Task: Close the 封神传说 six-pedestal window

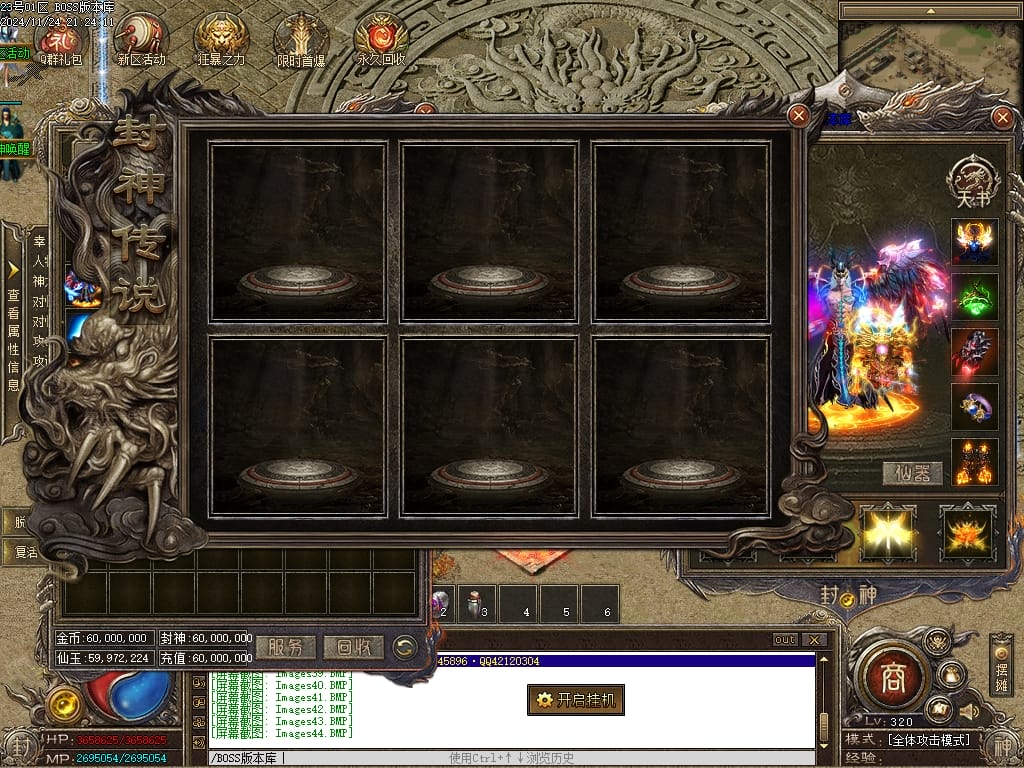Action: (x=798, y=115)
